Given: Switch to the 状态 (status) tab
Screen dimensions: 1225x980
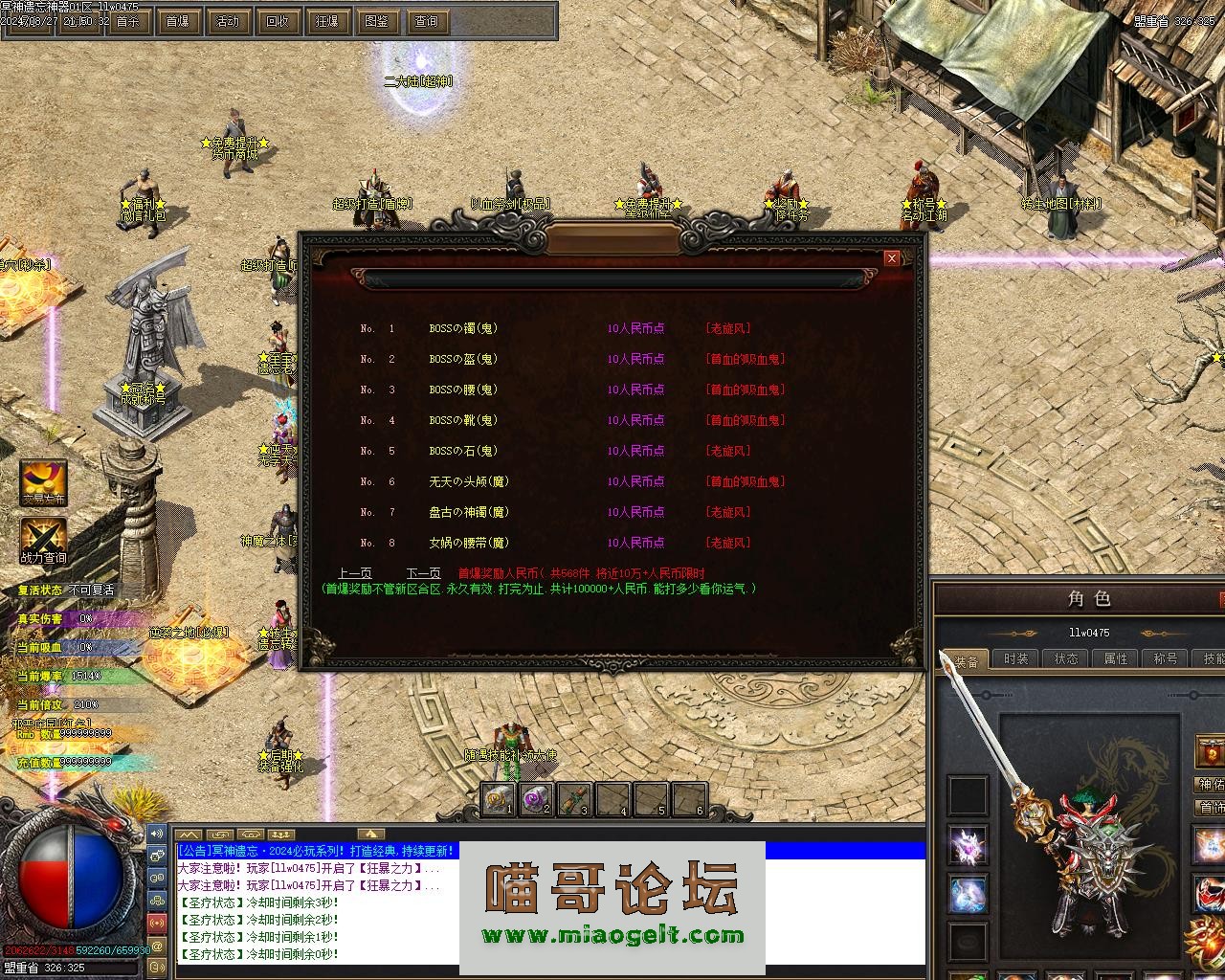Looking at the screenshot, I should click(x=1066, y=658).
